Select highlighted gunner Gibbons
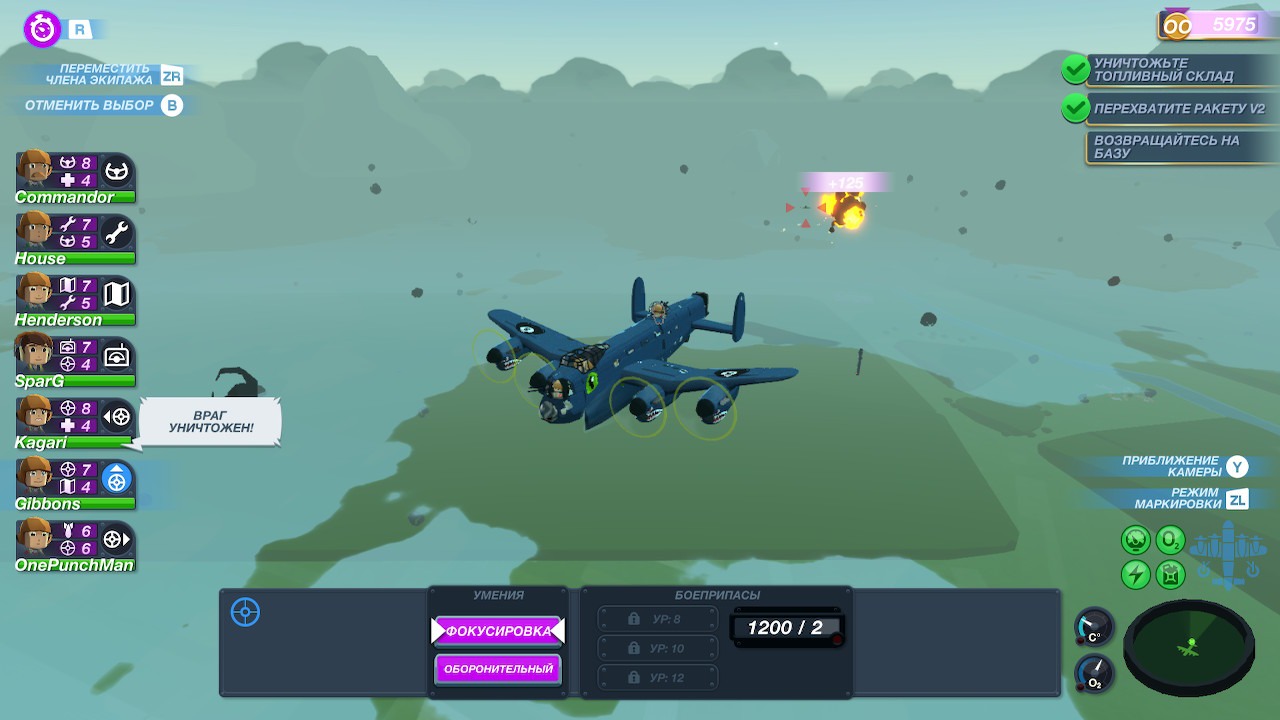Screen dimensions: 1280x720 (75, 482)
